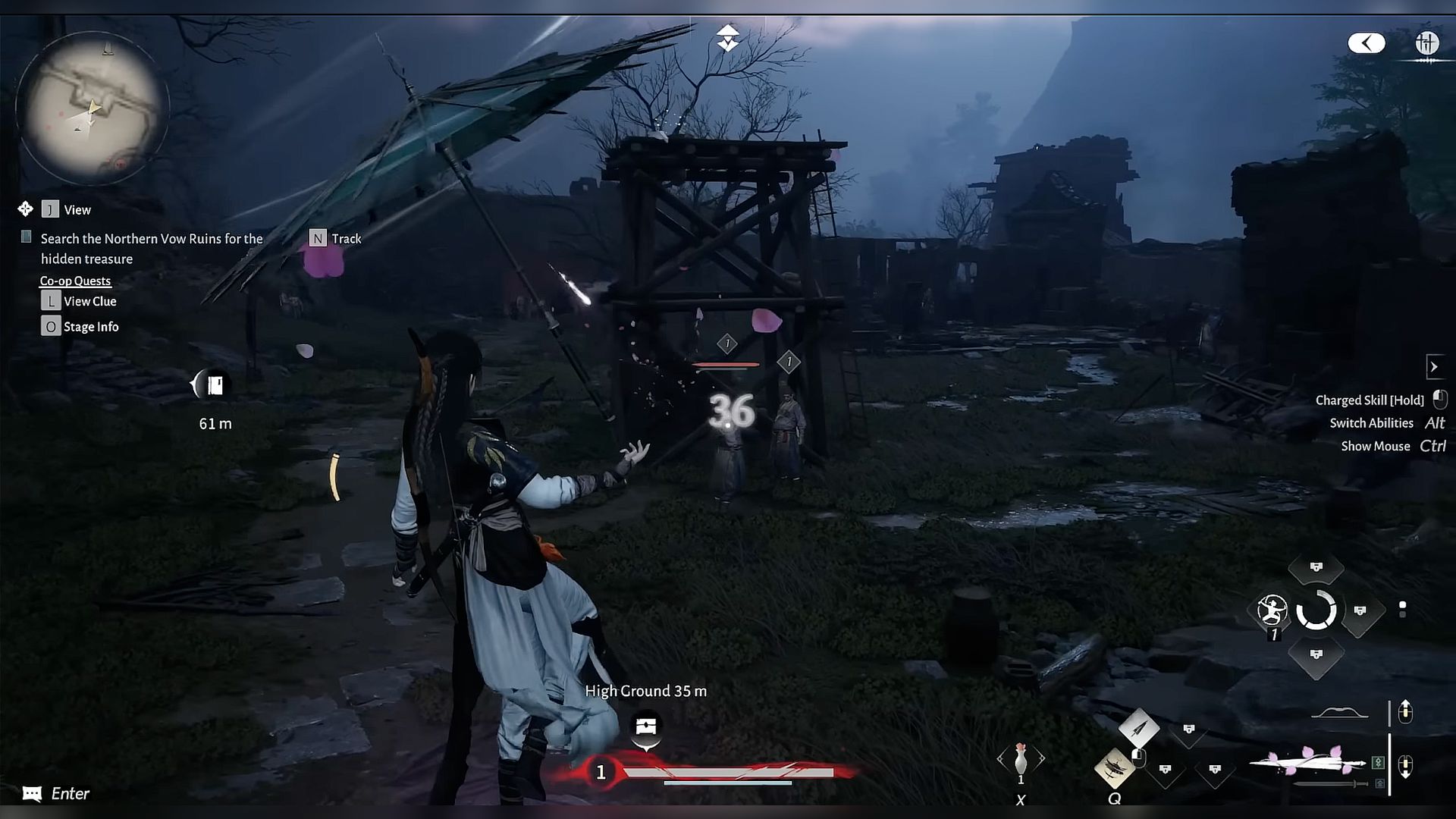1456x819 pixels.
Task: Open the chat box
Action: click(56, 793)
